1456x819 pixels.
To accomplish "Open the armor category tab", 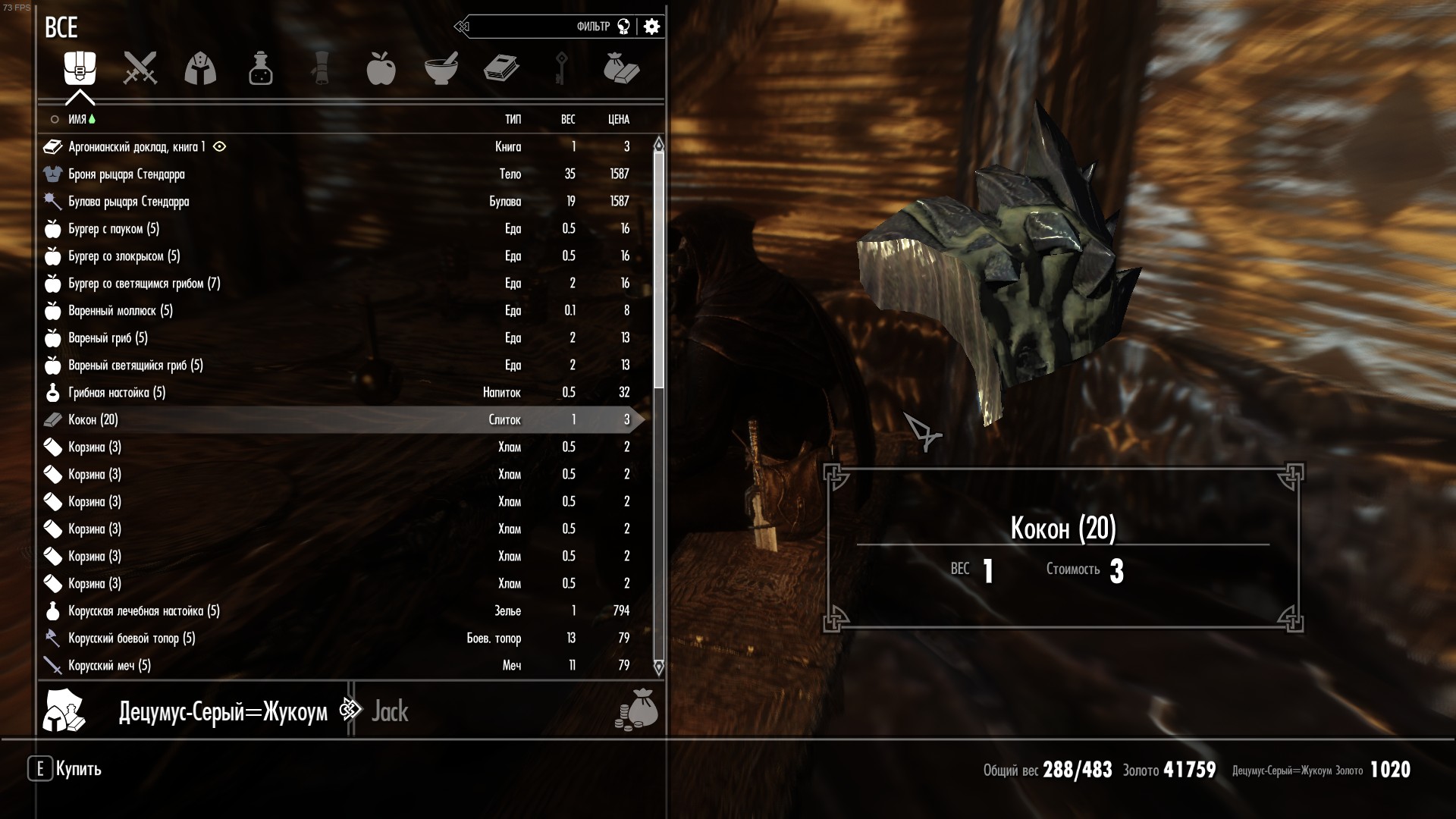I will [x=200, y=68].
